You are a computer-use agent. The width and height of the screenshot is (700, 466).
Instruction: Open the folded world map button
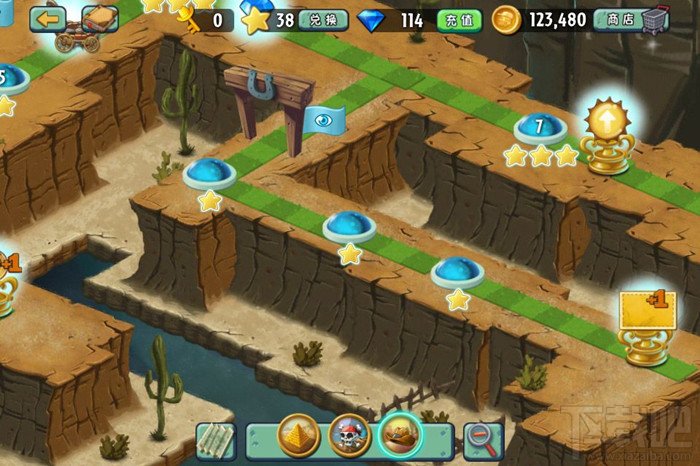coord(214,438)
